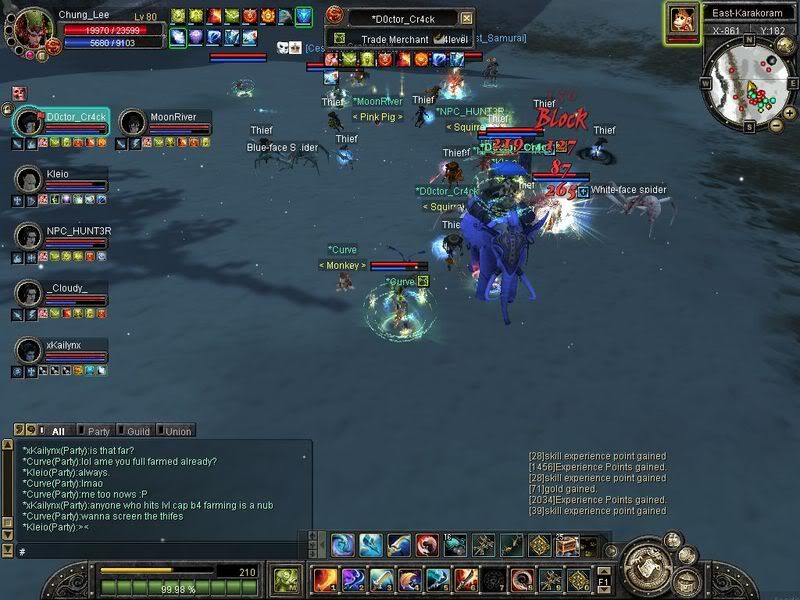Image resolution: width=800 pixels, height=600 pixels.
Task: Activate the red swirl skill in slot 8
Action: pos(522,579)
